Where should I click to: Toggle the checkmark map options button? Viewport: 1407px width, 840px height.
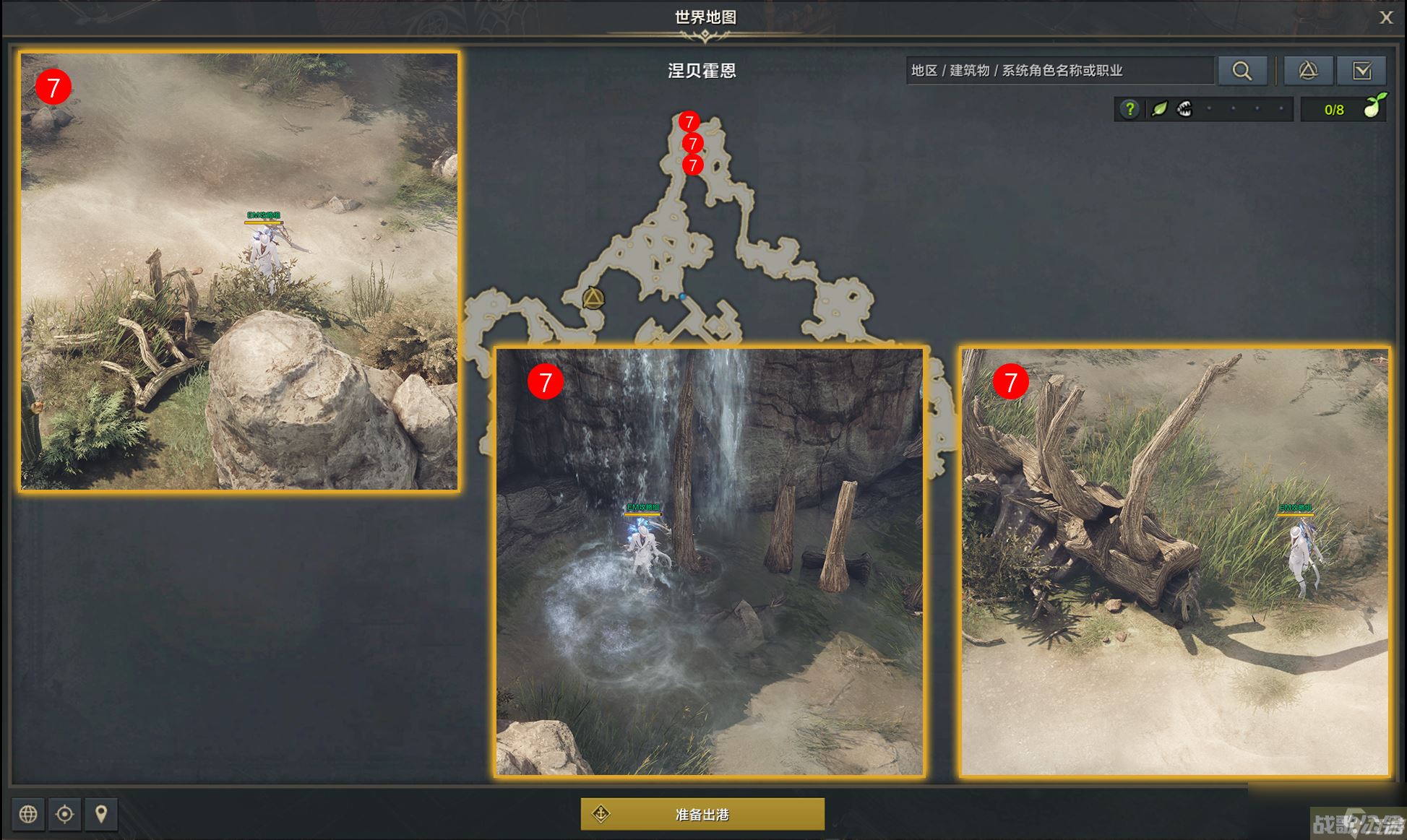[1361, 71]
